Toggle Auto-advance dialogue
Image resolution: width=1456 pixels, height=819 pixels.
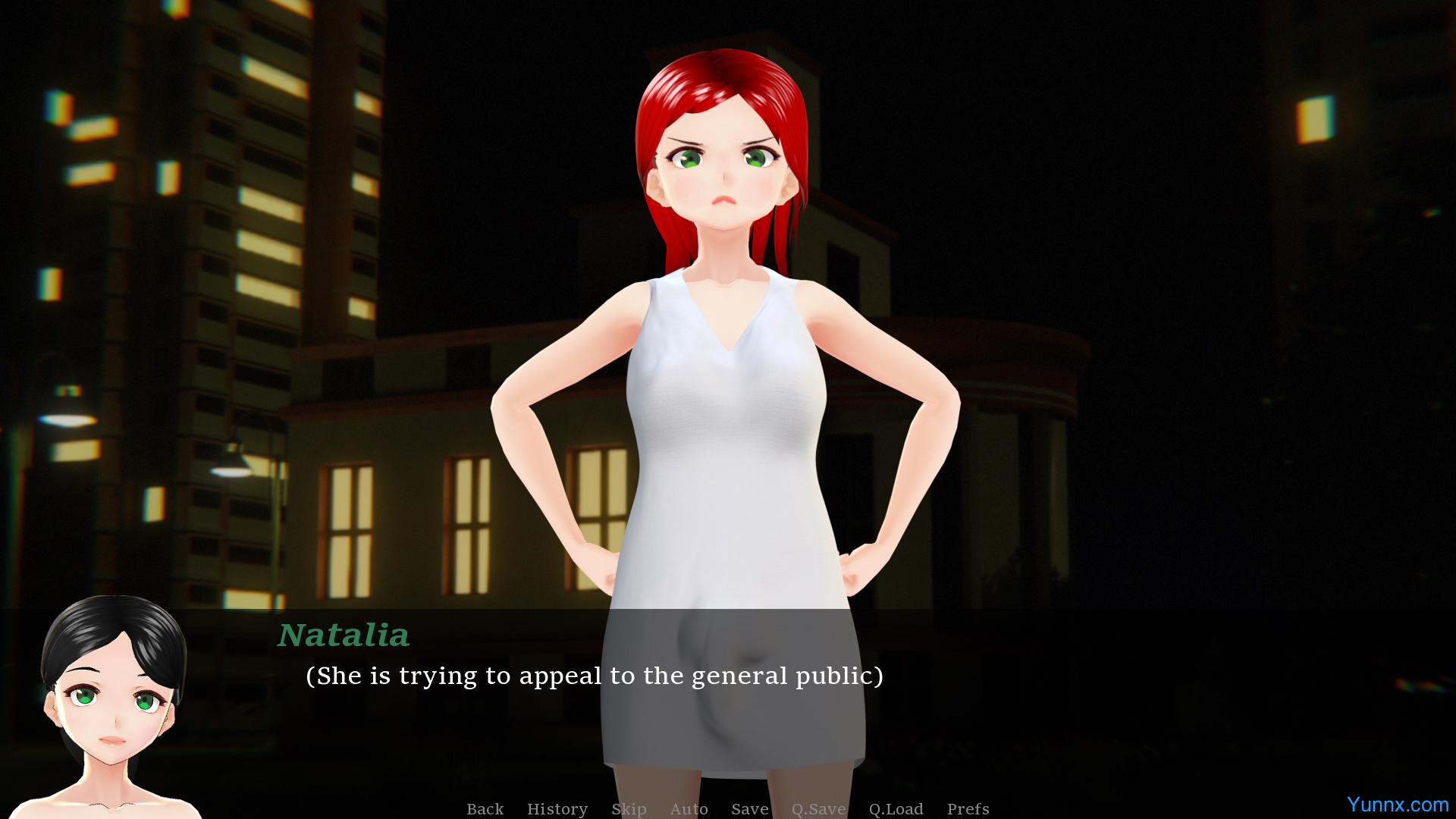click(689, 808)
